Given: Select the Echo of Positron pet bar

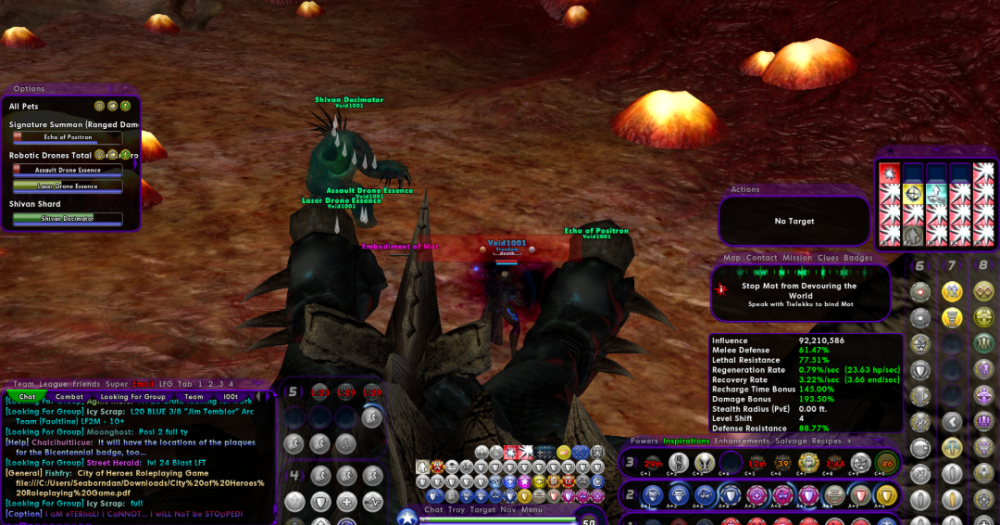Looking at the screenshot, I should click(x=68, y=138).
